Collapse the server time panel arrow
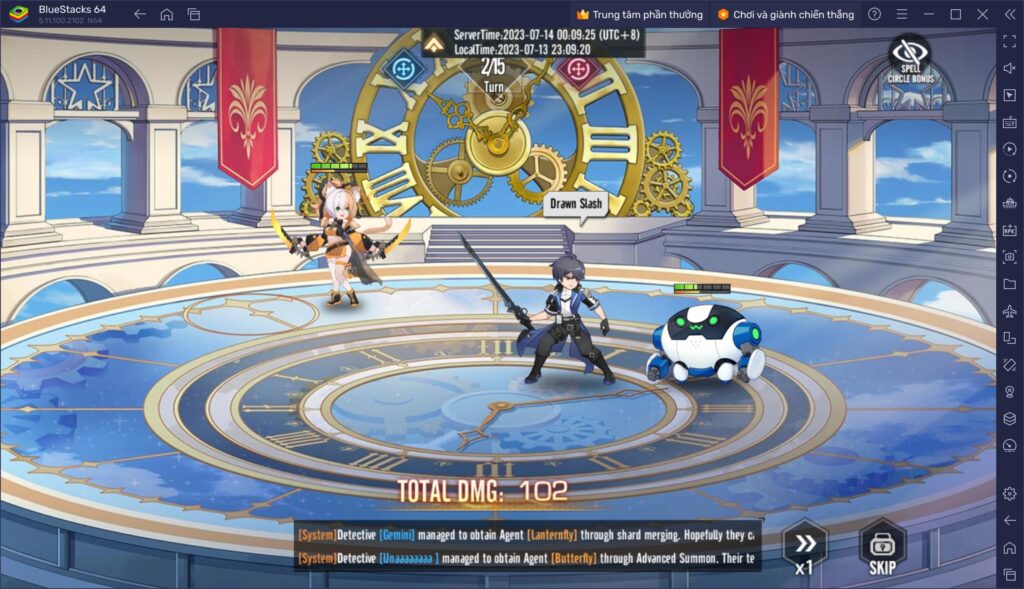The width and height of the screenshot is (1024, 589). pos(435,43)
